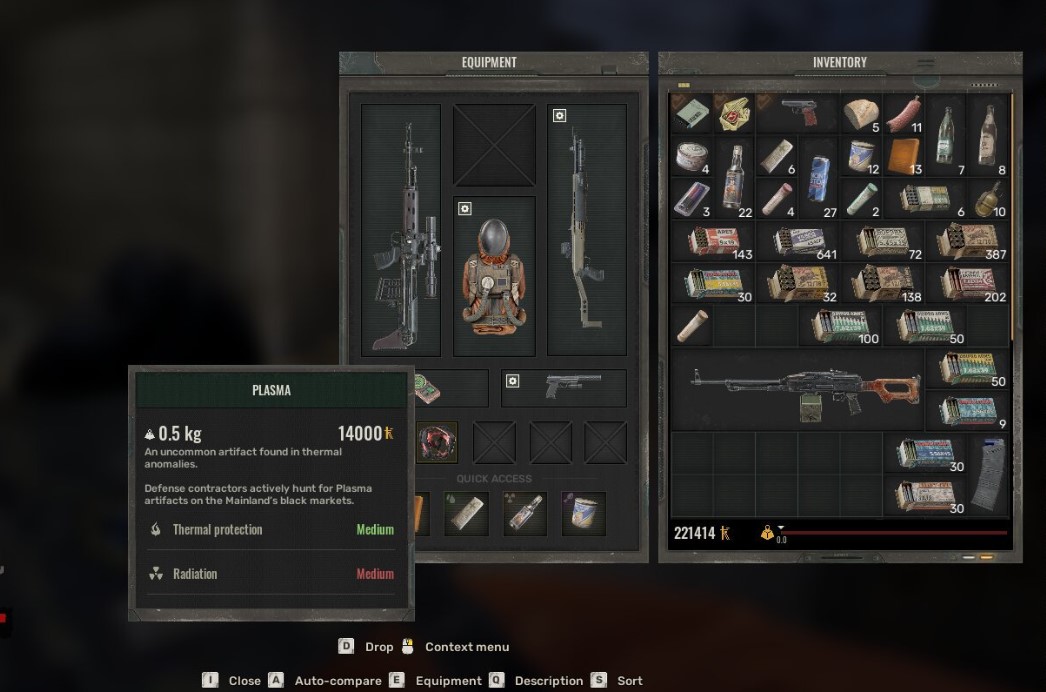Image resolution: width=1046 pixels, height=692 pixels.
Task: Select the ammo box stack of 143
Action: pos(714,241)
